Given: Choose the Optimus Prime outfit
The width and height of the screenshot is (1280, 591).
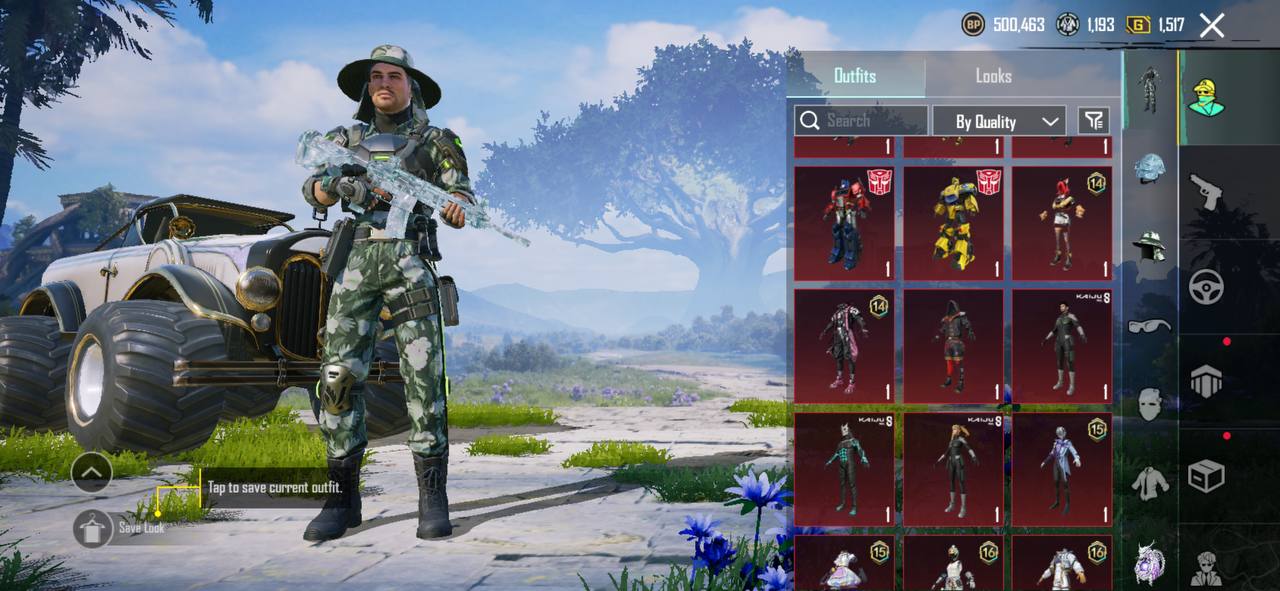Looking at the screenshot, I should click(x=844, y=223).
